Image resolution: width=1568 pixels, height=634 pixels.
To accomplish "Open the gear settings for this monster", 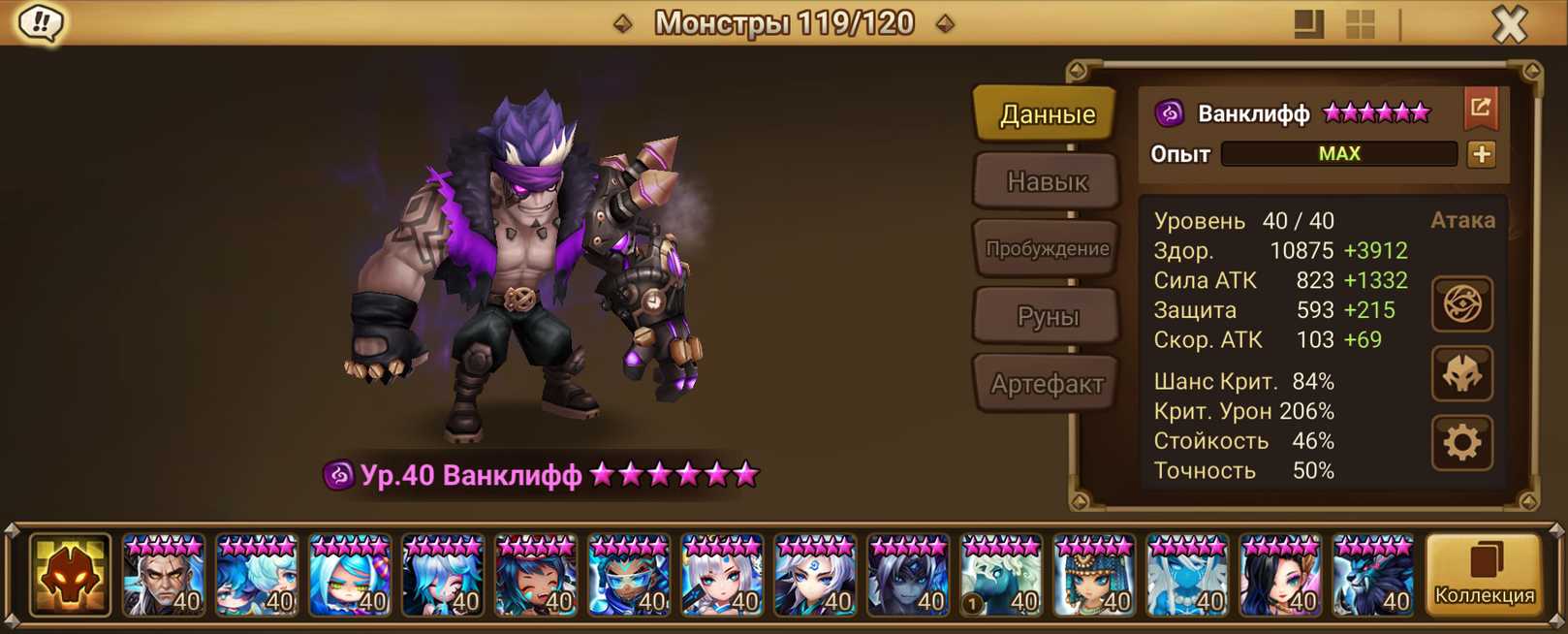I will (1461, 443).
